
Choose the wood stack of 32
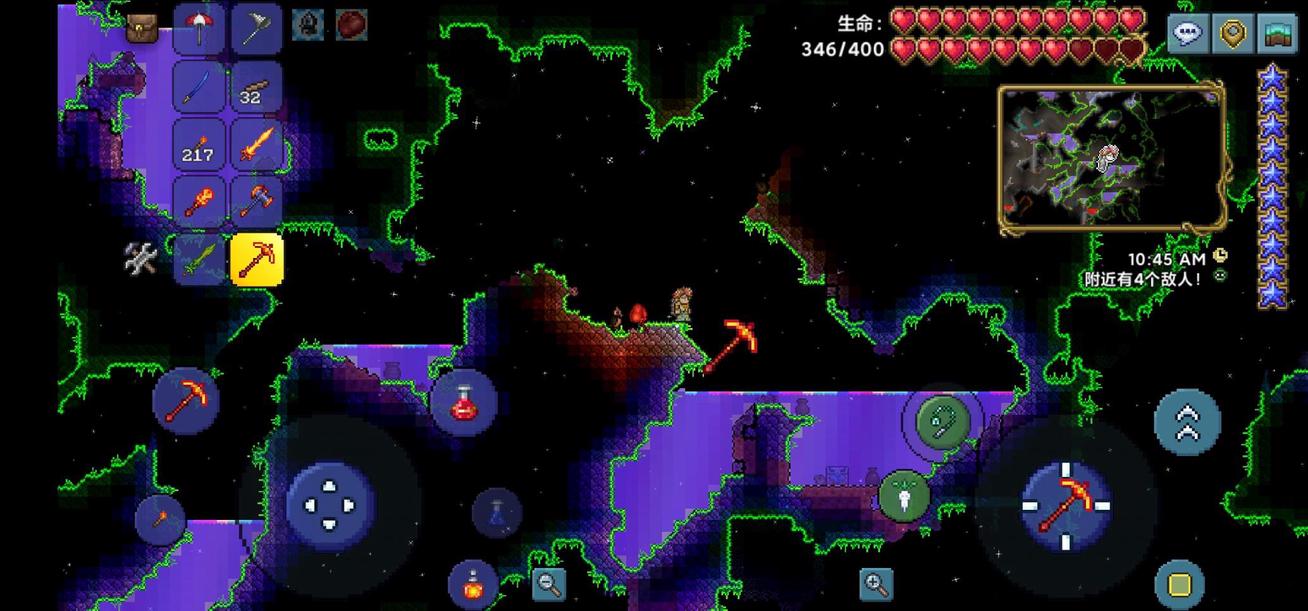257,87
